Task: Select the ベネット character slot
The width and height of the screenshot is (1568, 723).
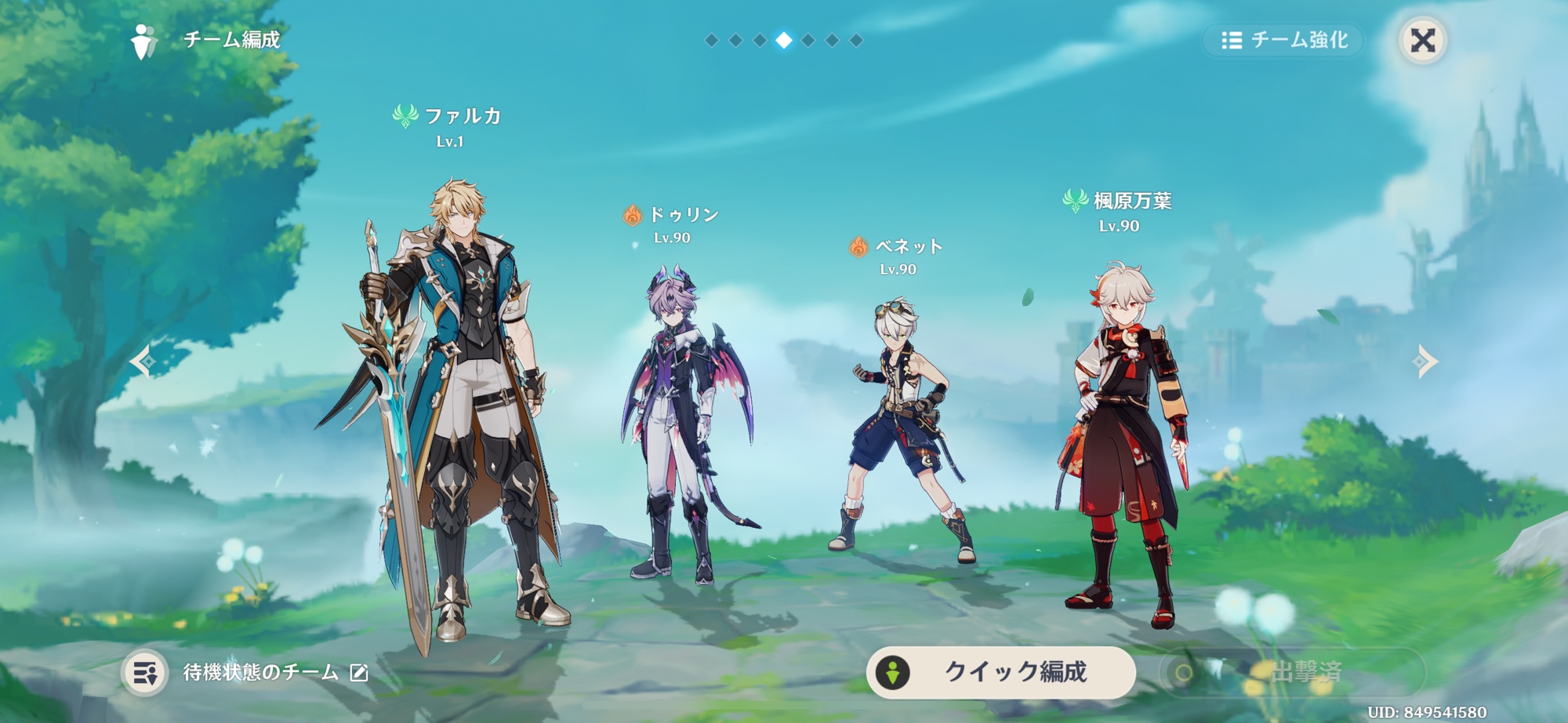Action: tap(902, 431)
